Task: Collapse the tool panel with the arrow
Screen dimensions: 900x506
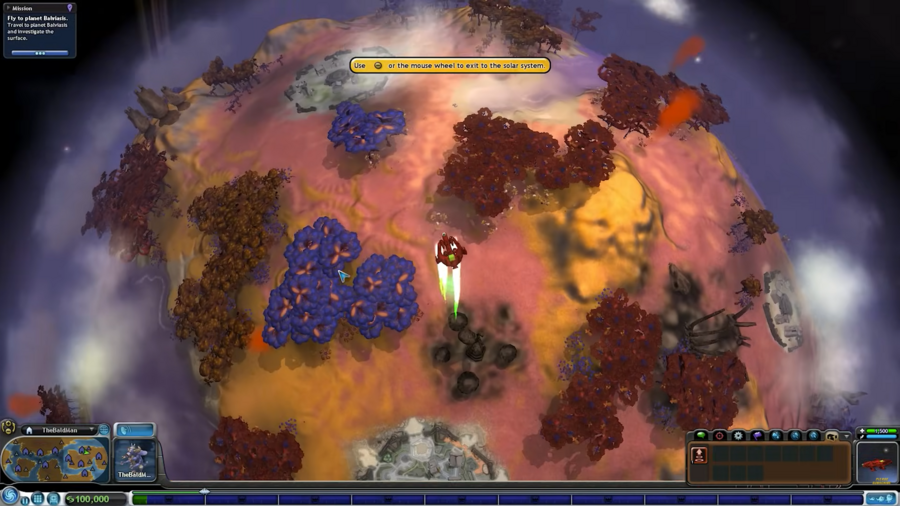Action: [846, 436]
